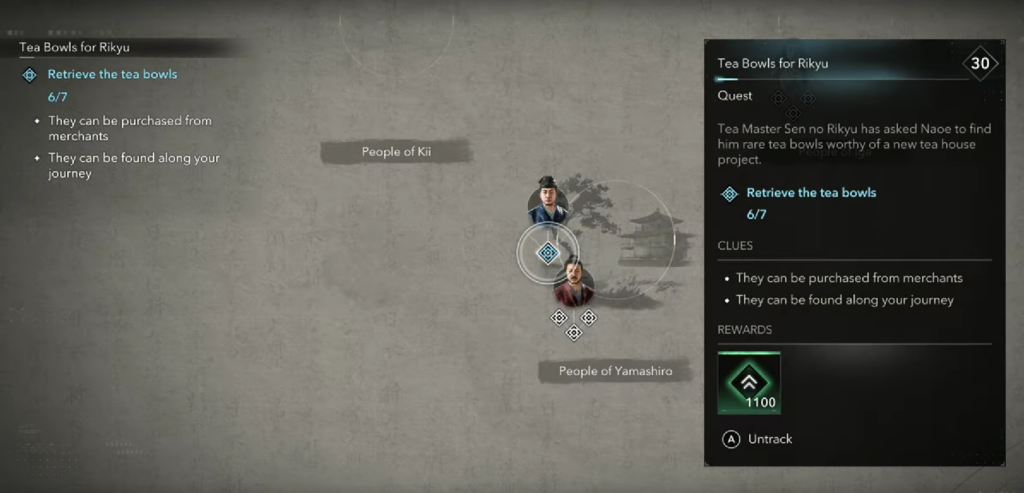The width and height of the screenshot is (1024, 493).
Task: Choose the red-robed bearded character portrait
Action: click(574, 284)
